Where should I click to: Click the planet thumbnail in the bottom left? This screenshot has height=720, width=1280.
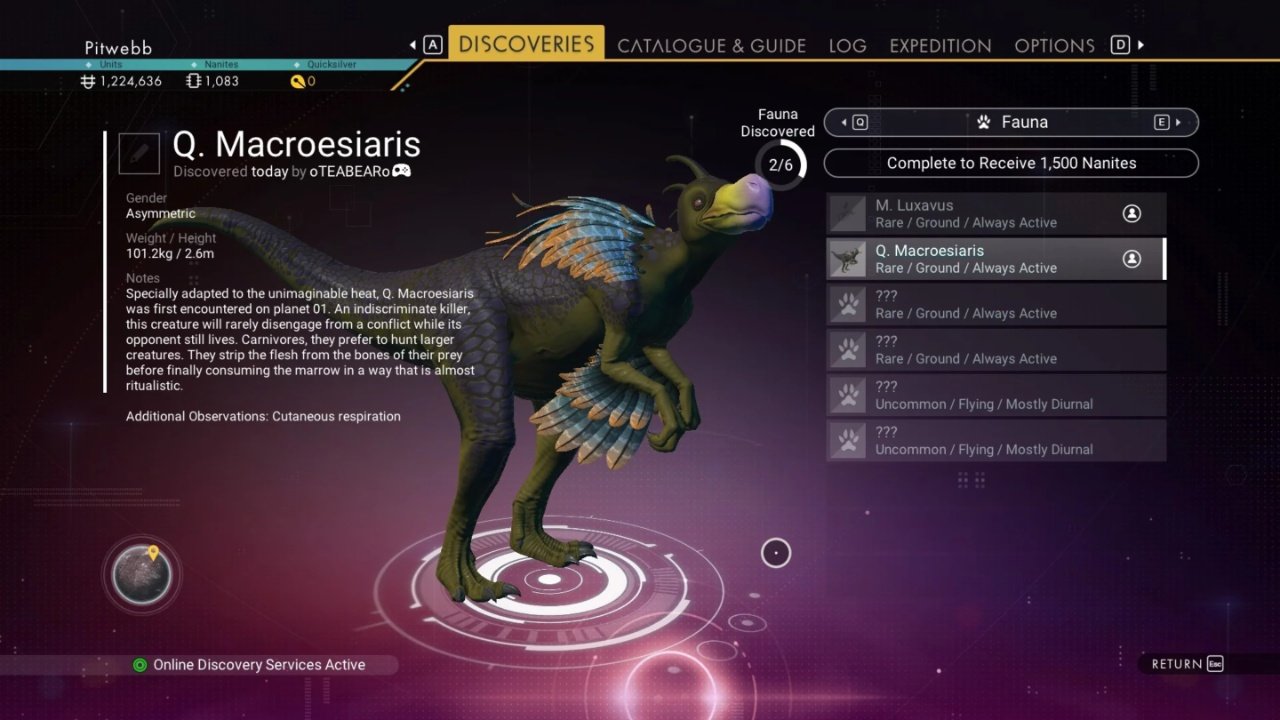click(x=141, y=574)
